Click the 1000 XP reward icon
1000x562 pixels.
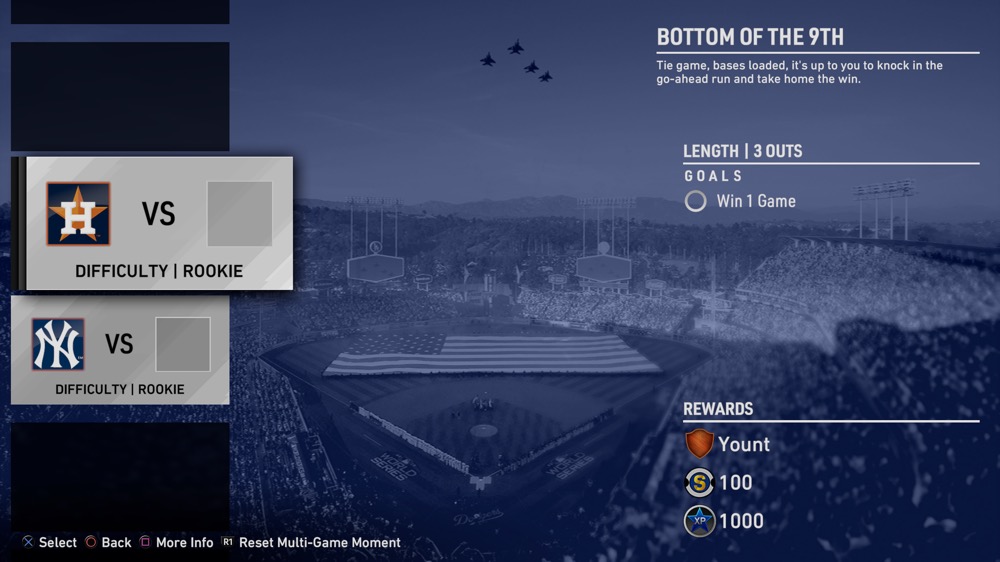[699, 521]
